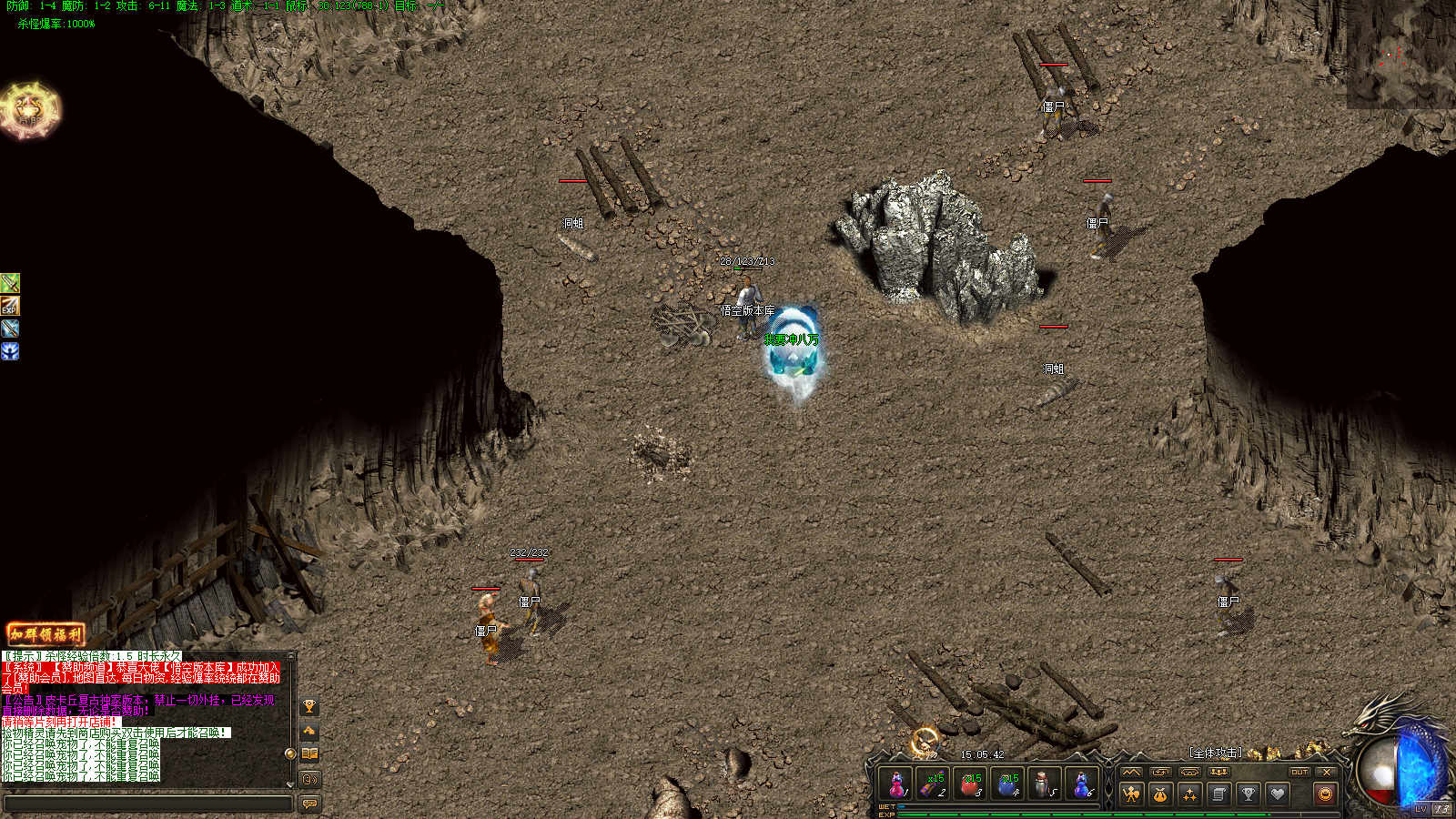The image size is (1456, 819).
Task: Open the skills sparkle icon
Action: [x=1189, y=794]
